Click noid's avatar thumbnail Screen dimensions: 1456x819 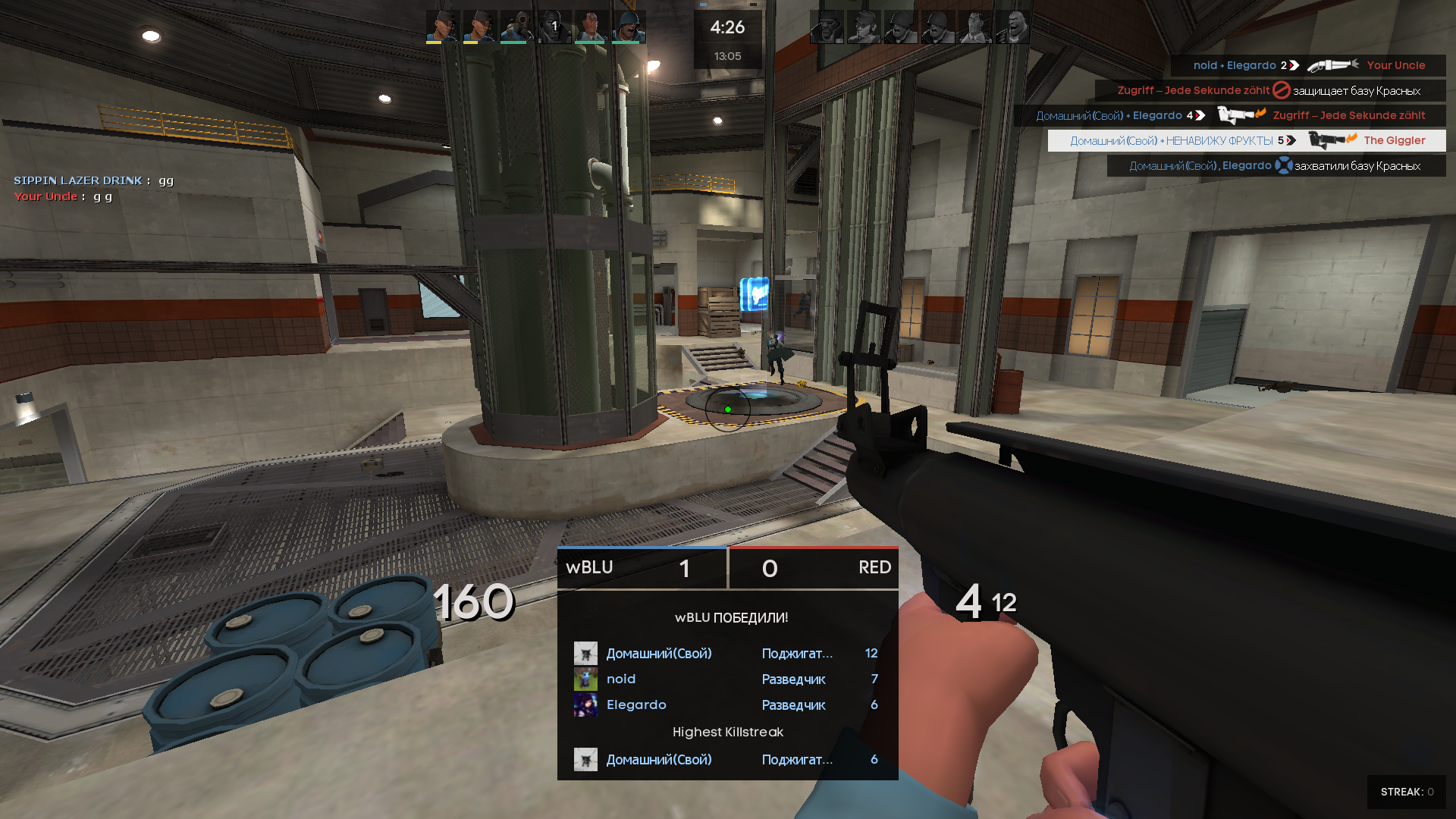pos(585,679)
